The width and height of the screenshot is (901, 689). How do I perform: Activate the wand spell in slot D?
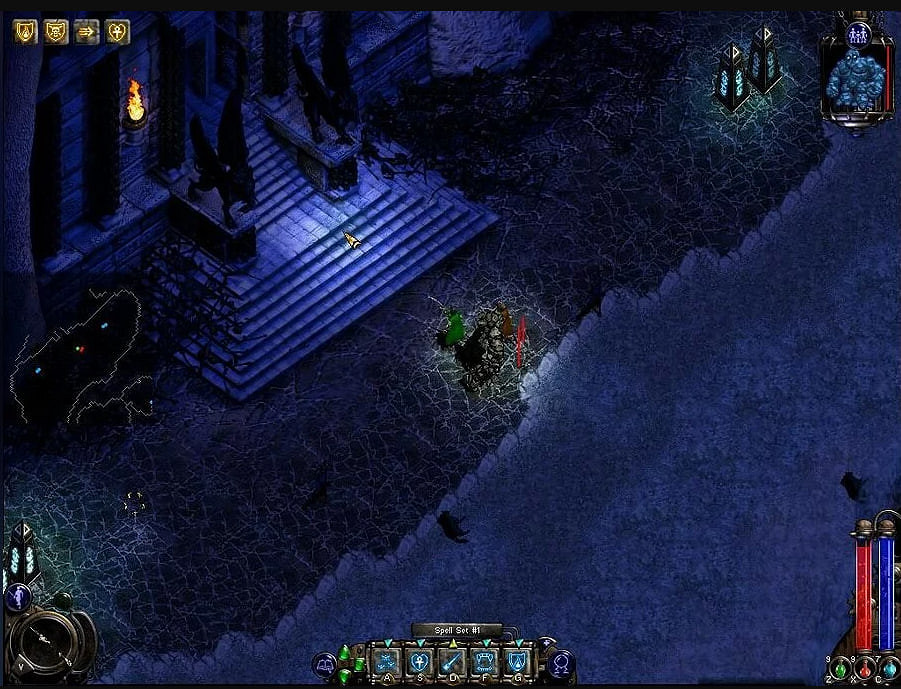tap(451, 660)
